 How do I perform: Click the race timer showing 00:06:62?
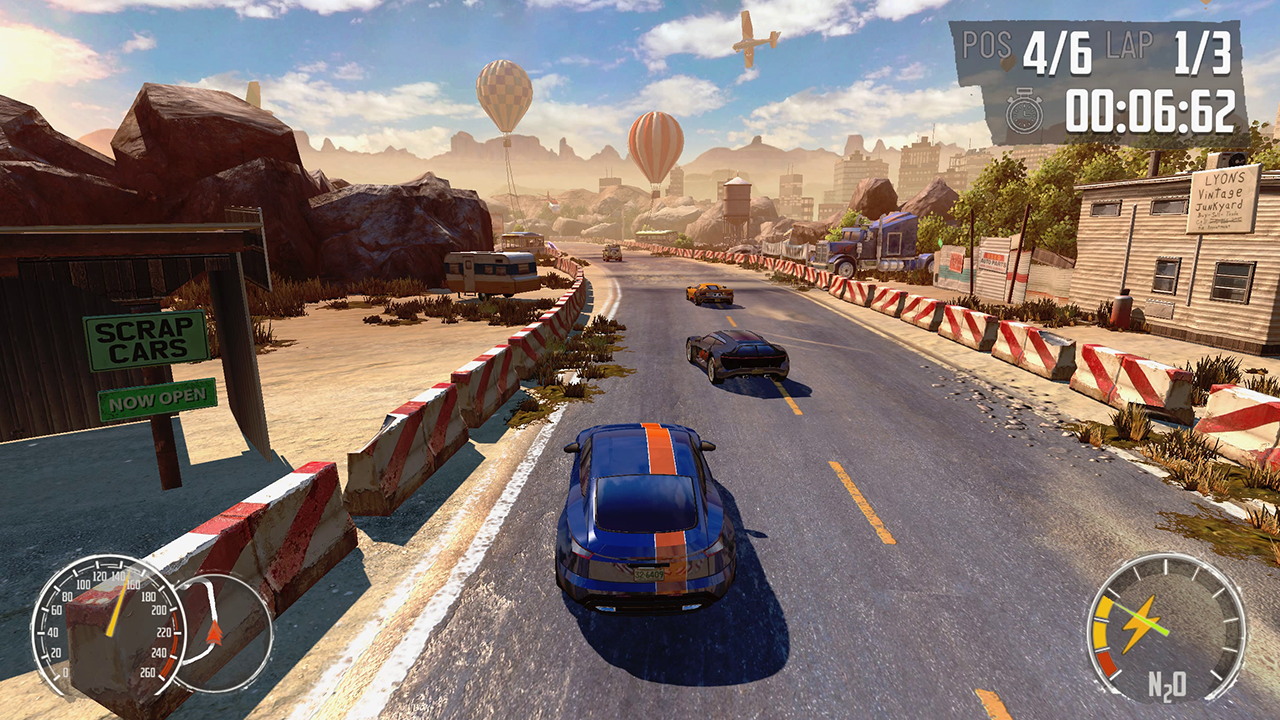point(1151,113)
